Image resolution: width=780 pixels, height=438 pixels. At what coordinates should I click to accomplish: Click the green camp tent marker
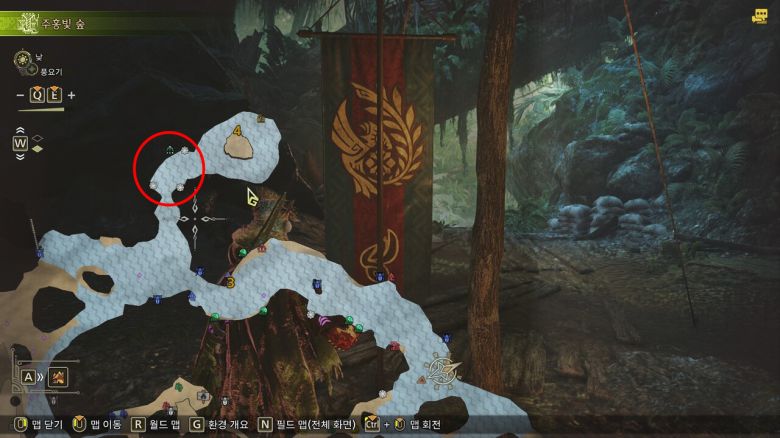point(170,151)
